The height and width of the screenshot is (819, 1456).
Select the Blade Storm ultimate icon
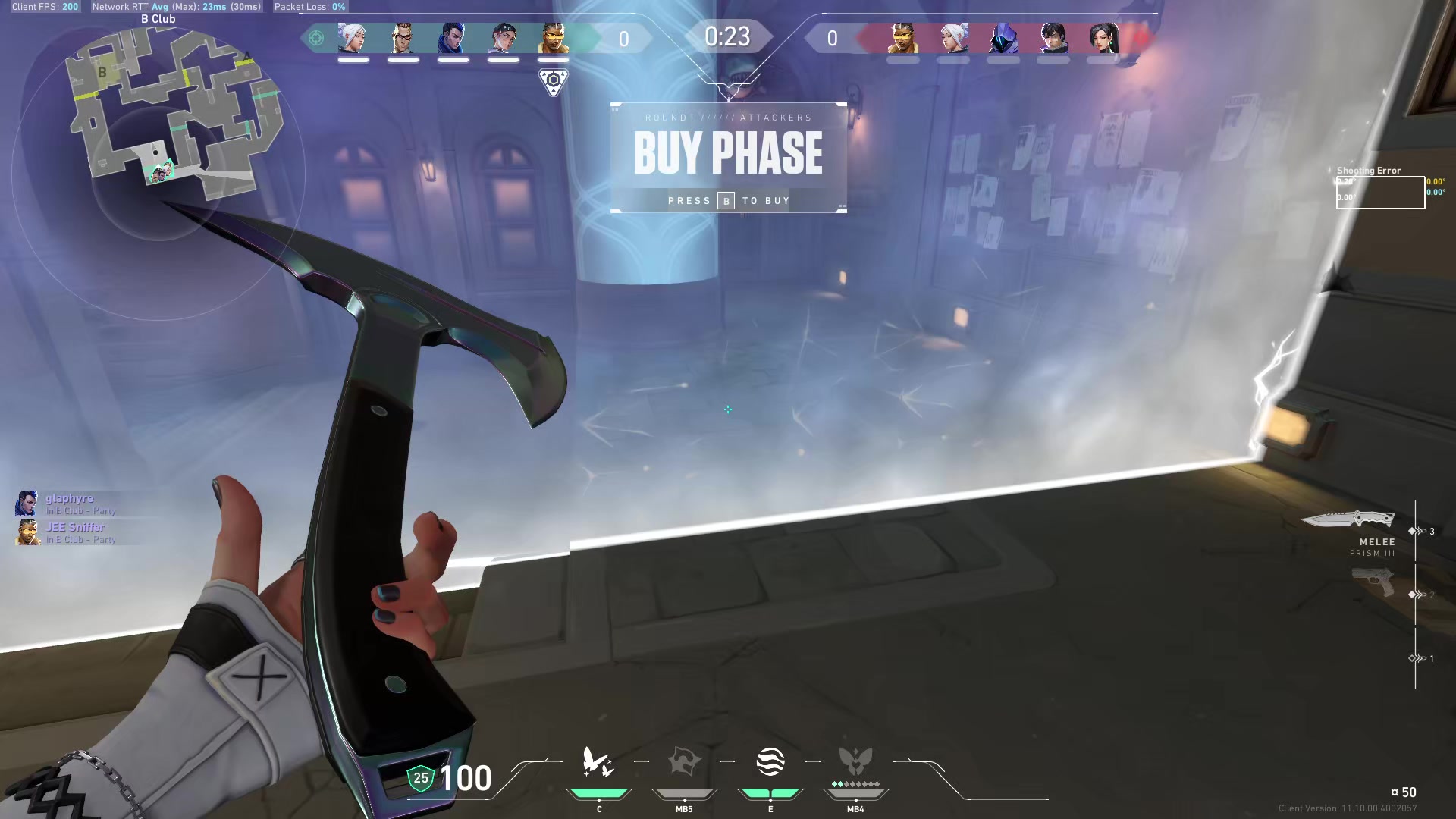(x=855, y=762)
